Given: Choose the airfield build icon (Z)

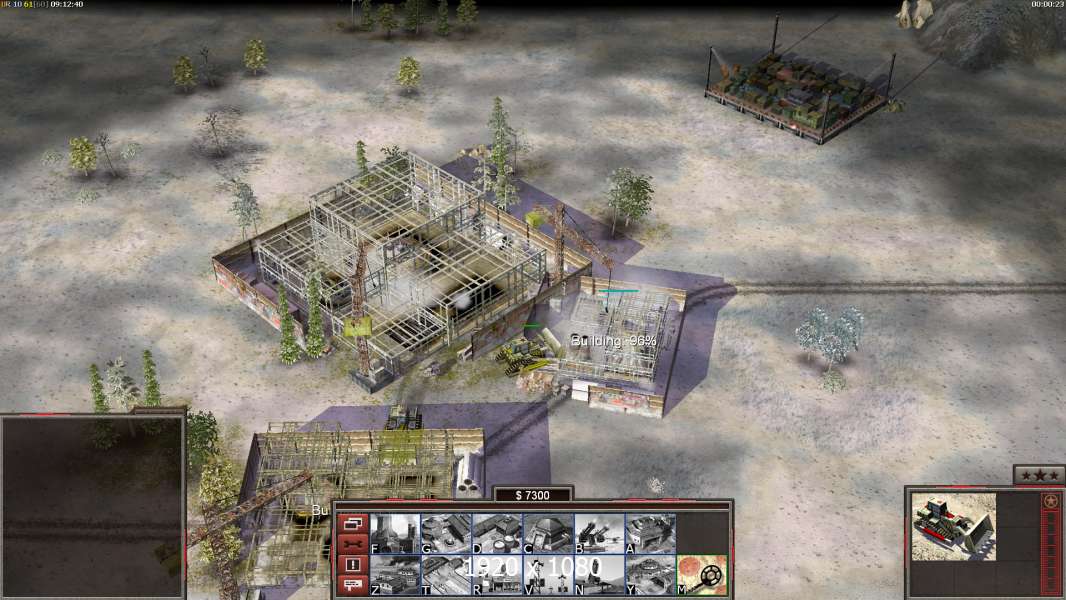Looking at the screenshot, I should 395,575.
